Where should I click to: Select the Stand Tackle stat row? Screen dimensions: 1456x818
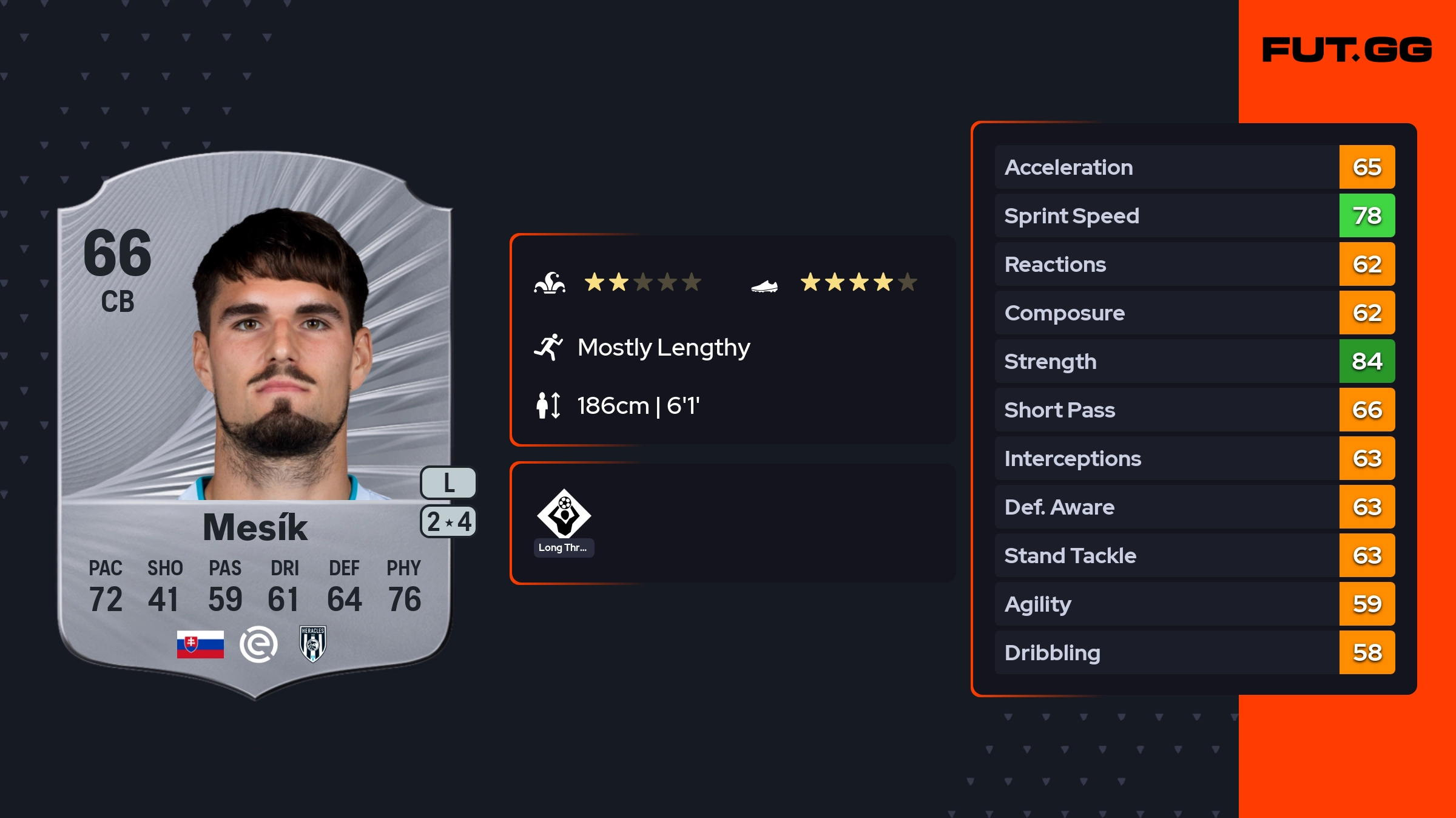[x=1194, y=556]
